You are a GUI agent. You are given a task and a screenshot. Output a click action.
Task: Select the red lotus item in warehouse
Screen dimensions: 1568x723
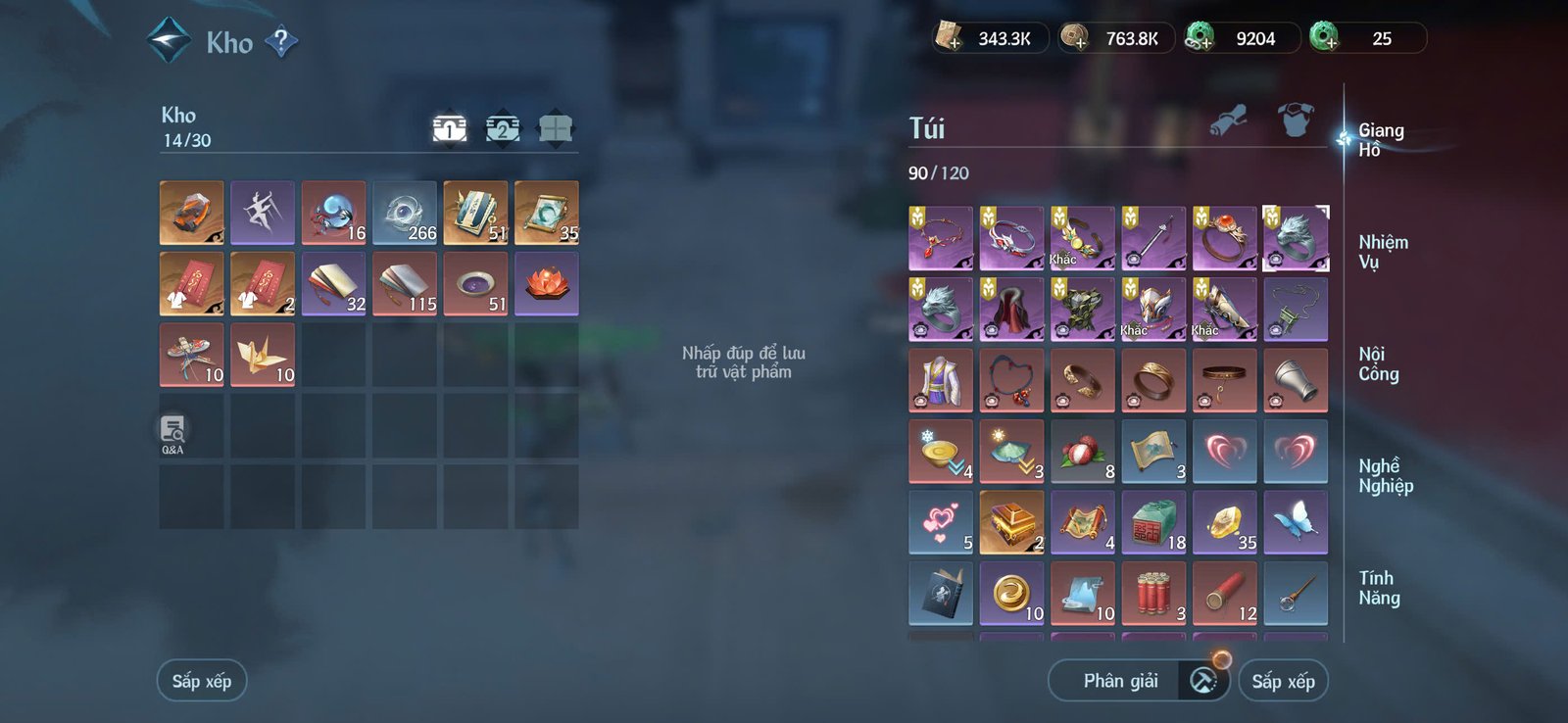[547, 283]
